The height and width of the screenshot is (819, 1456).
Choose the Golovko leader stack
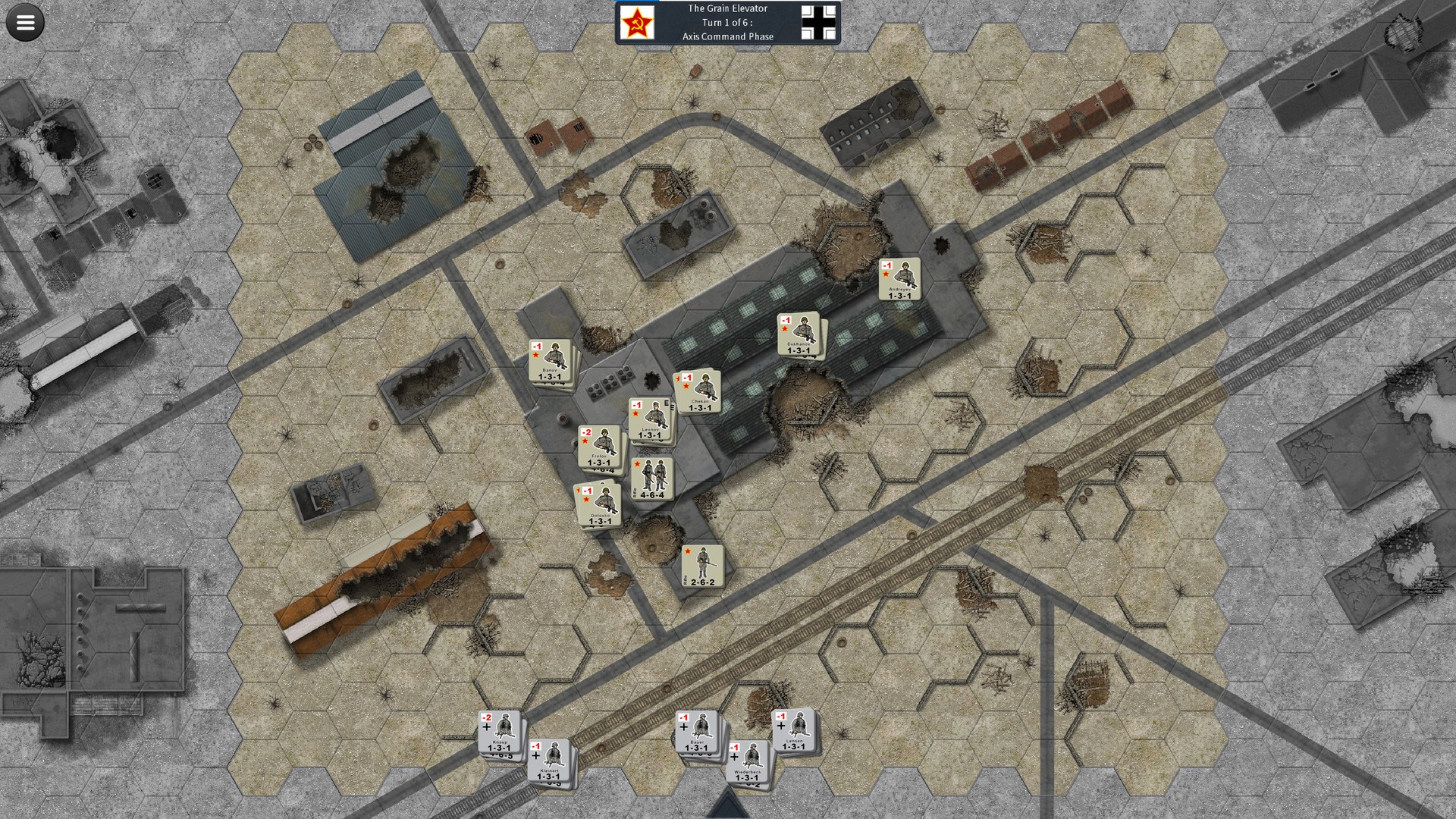599,506
